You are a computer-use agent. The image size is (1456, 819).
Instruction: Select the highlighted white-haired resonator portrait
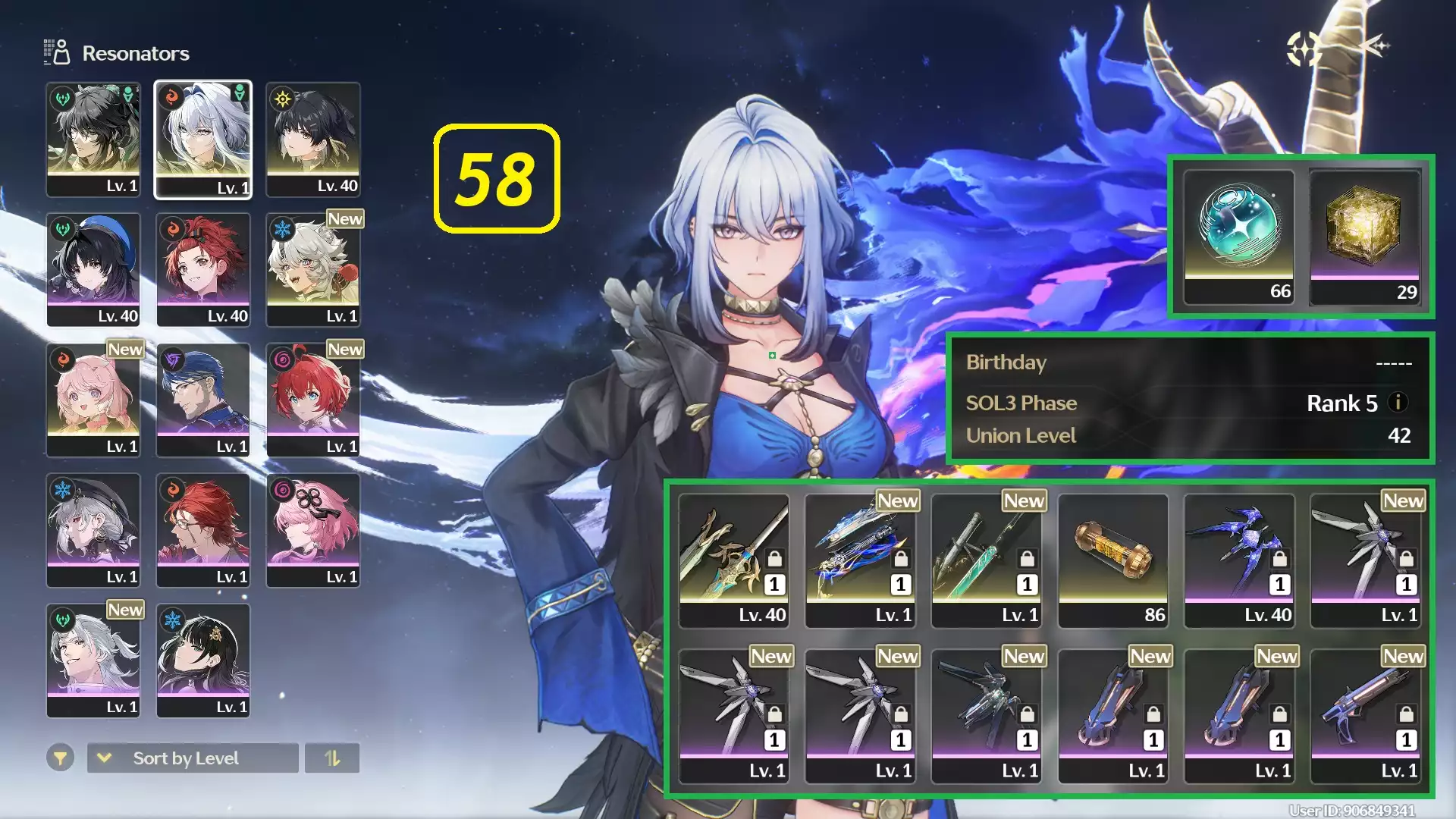coord(203,140)
